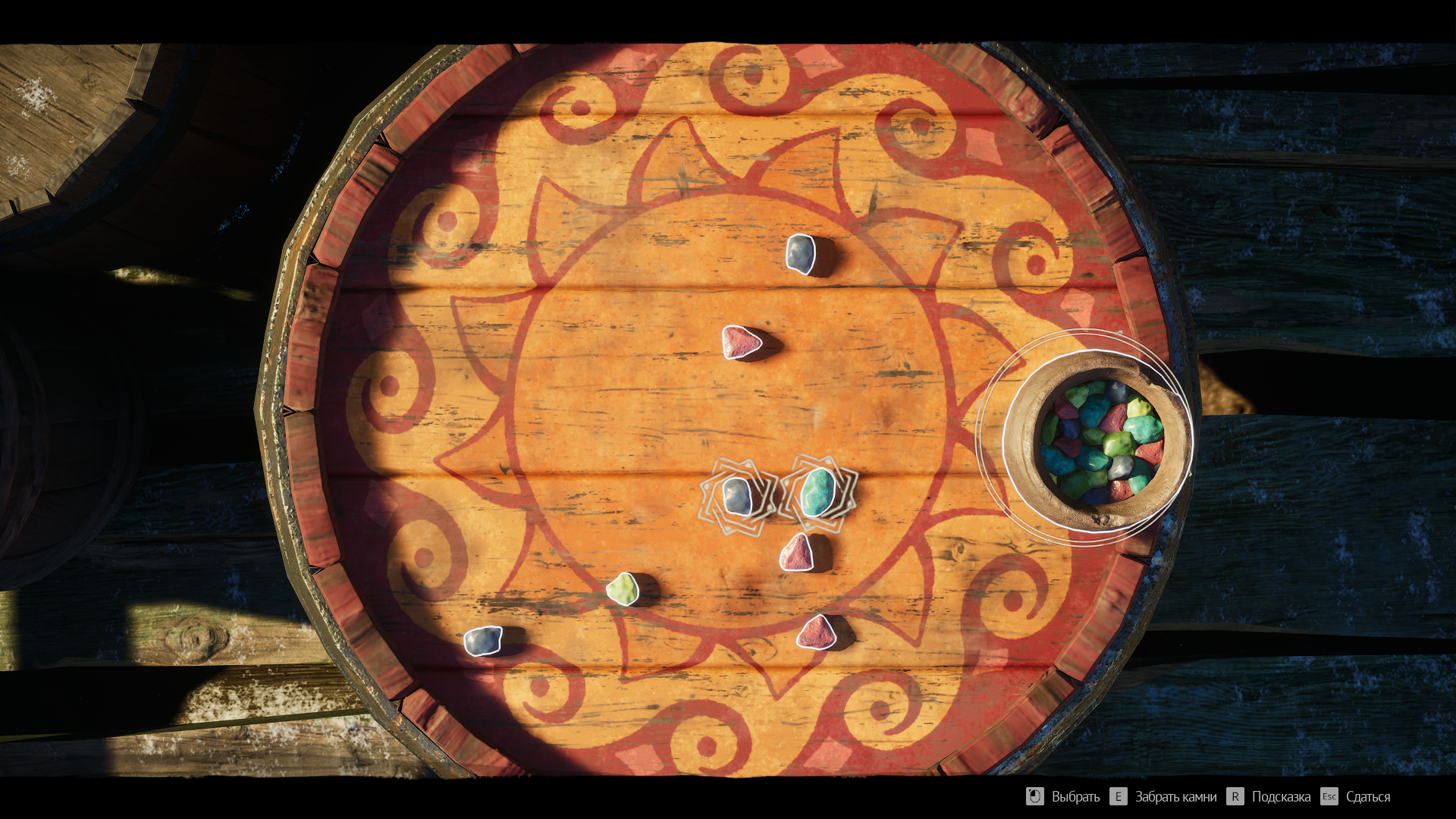This screenshot has height=819, width=1456.
Task: Select the bowl of colored stones
Action: [1098, 441]
